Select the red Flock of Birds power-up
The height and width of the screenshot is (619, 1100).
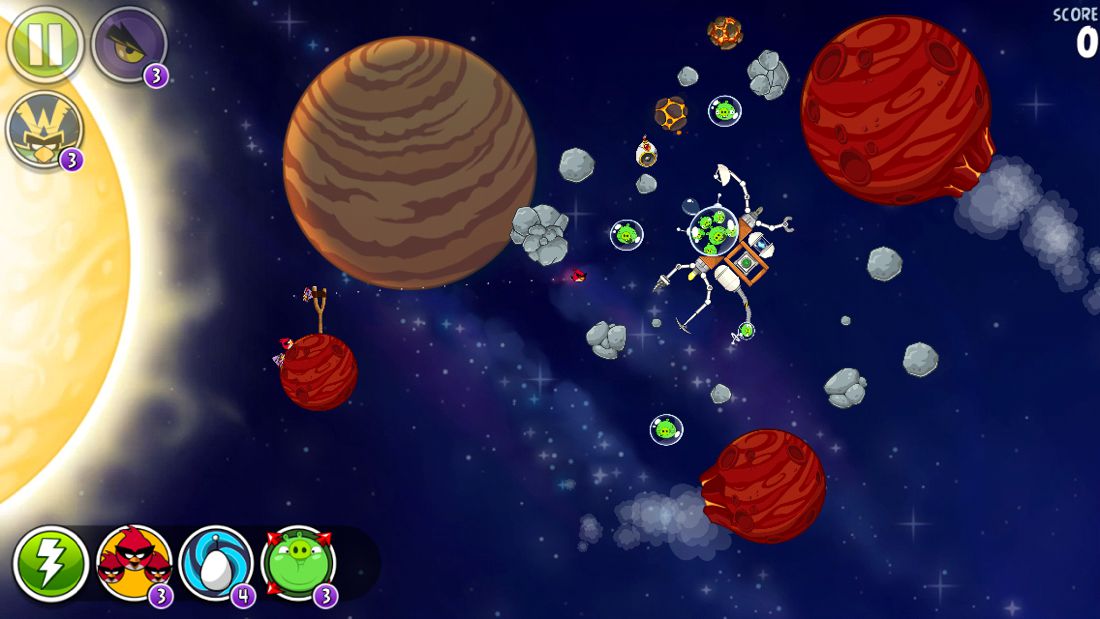[134, 563]
